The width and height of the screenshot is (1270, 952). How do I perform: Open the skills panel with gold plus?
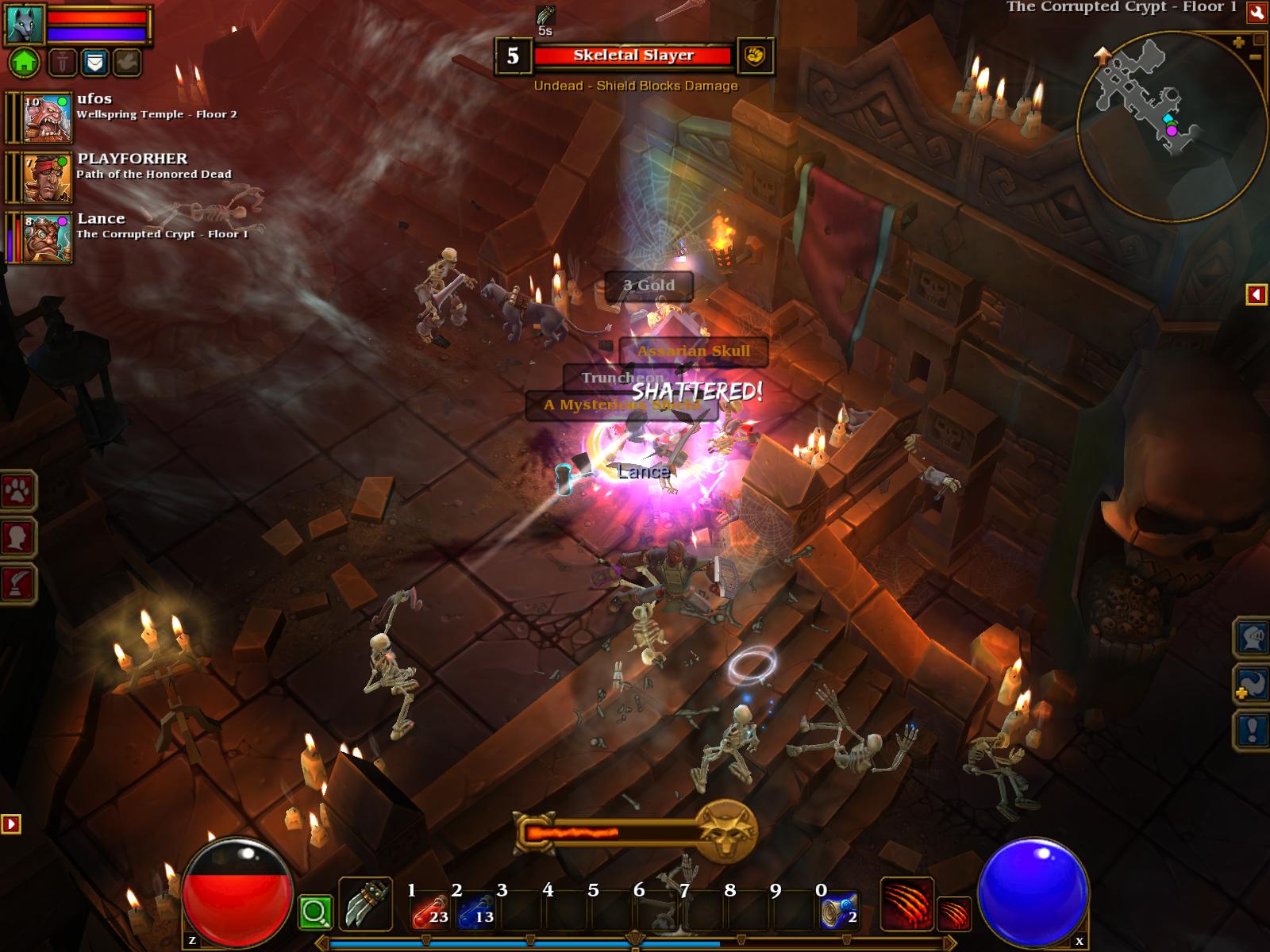(x=1250, y=684)
